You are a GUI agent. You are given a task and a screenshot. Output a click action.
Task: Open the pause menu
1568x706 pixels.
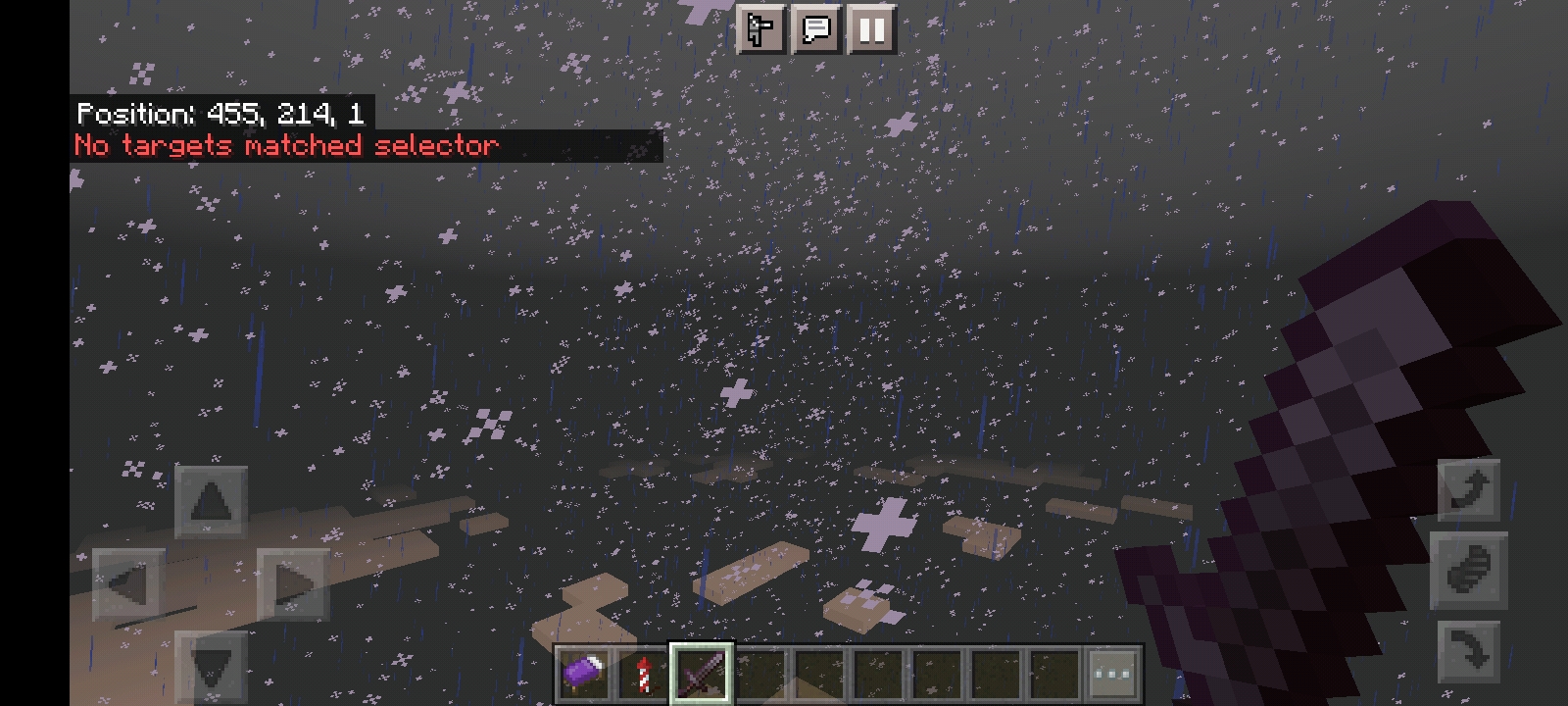tap(870, 30)
